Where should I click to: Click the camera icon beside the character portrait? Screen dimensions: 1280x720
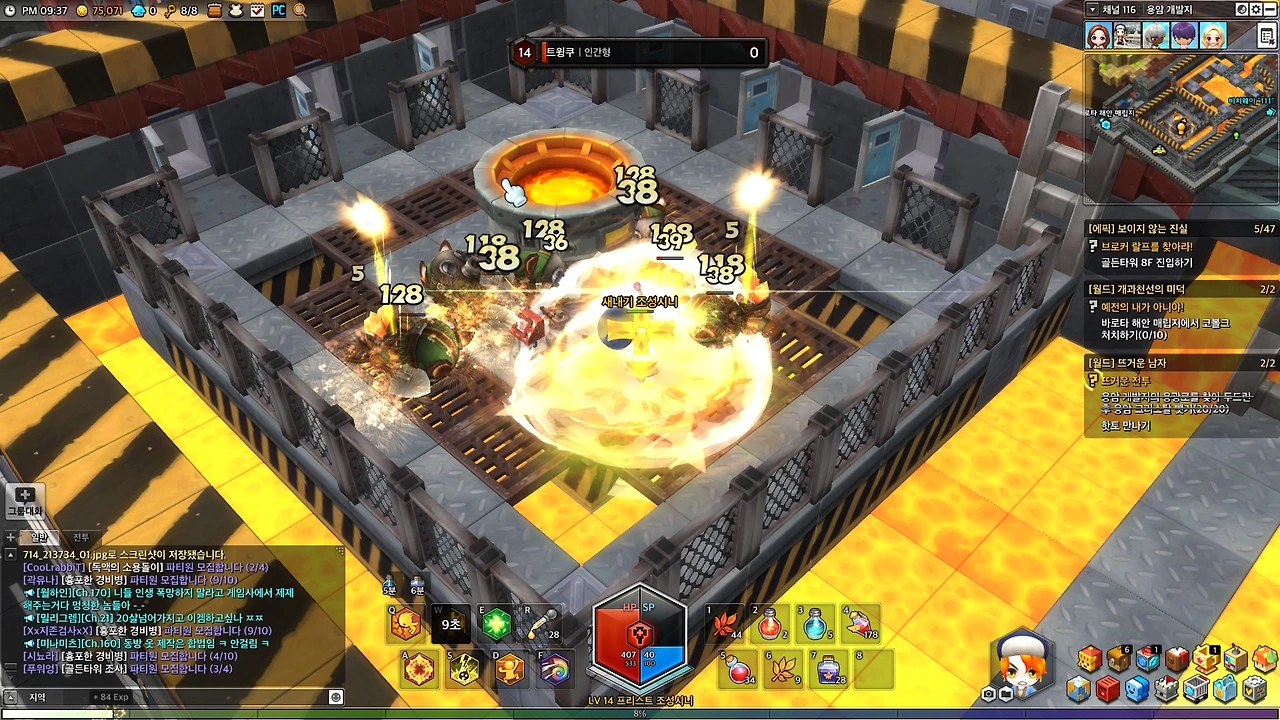click(988, 694)
